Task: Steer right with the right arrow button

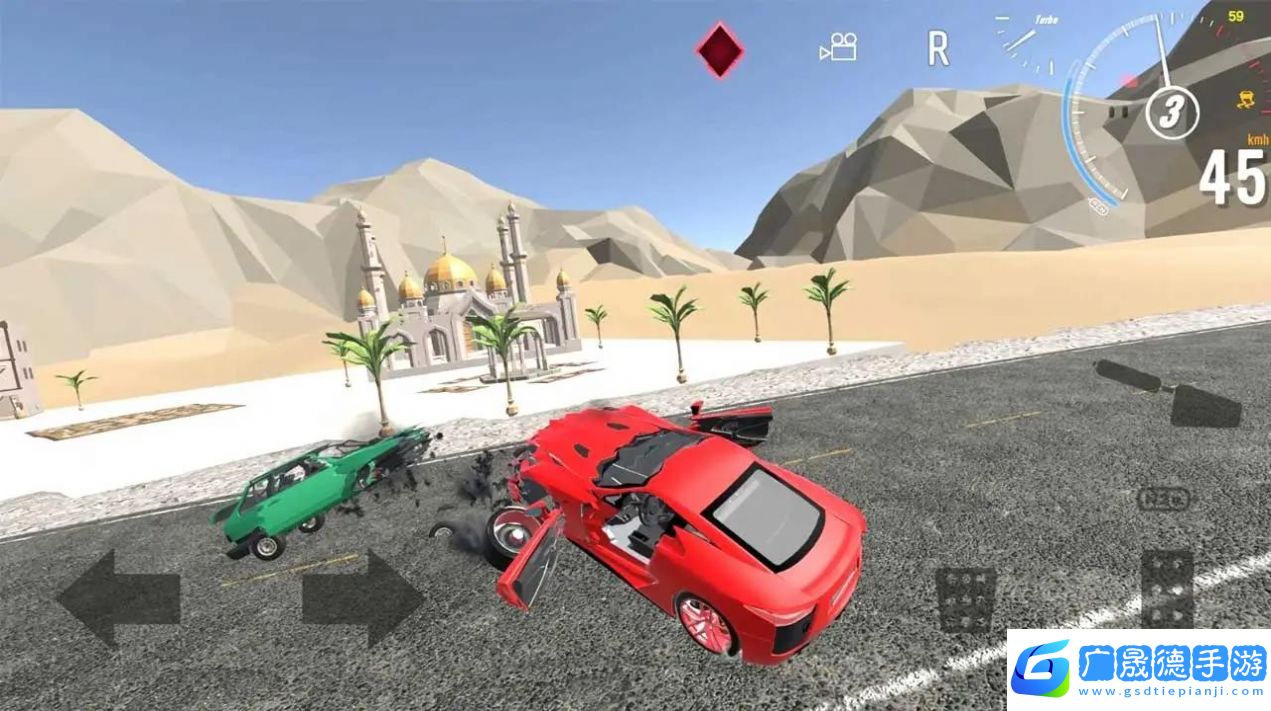Action: [363, 598]
